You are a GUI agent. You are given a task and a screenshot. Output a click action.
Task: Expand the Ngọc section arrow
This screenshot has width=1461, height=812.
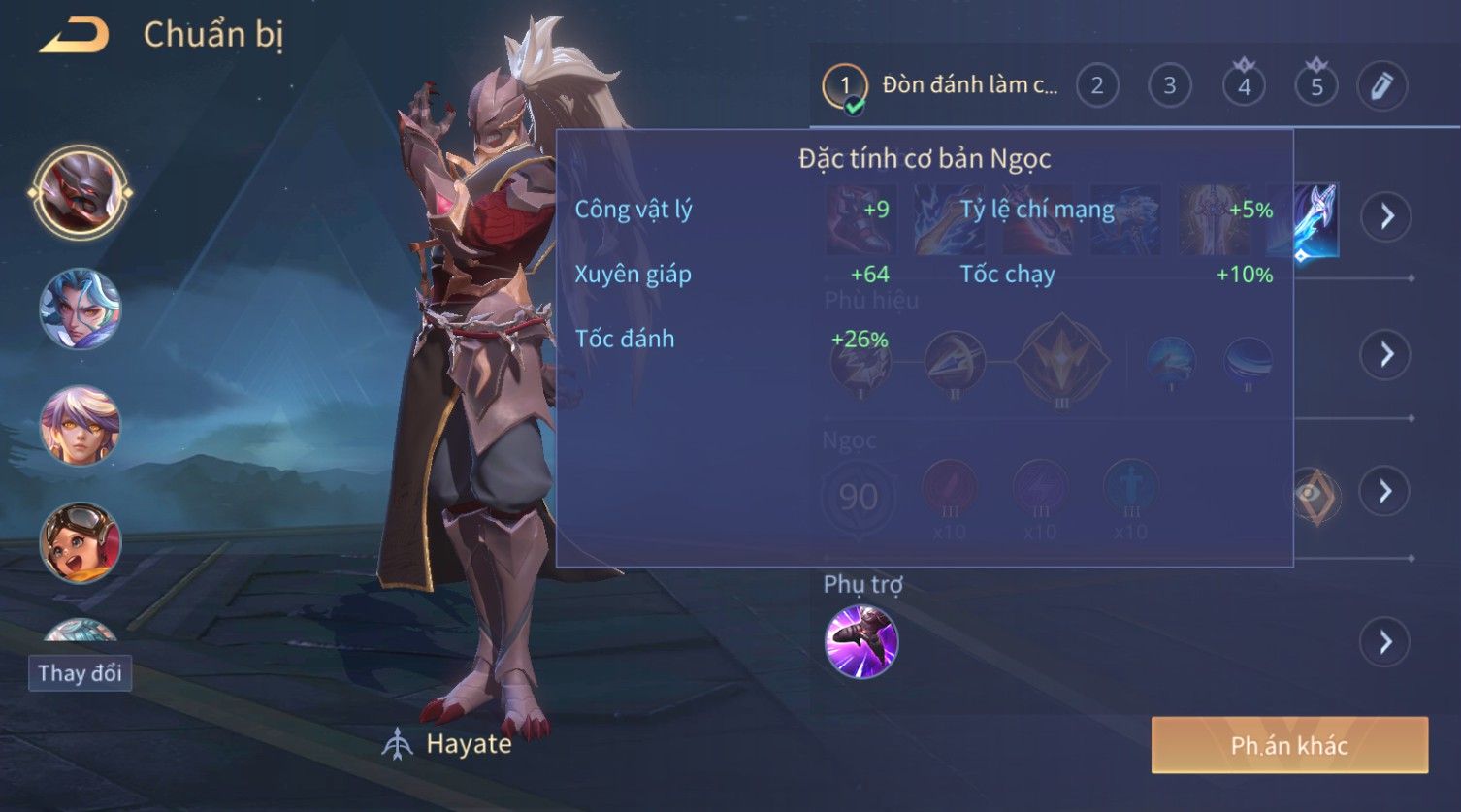coord(1385,492)
